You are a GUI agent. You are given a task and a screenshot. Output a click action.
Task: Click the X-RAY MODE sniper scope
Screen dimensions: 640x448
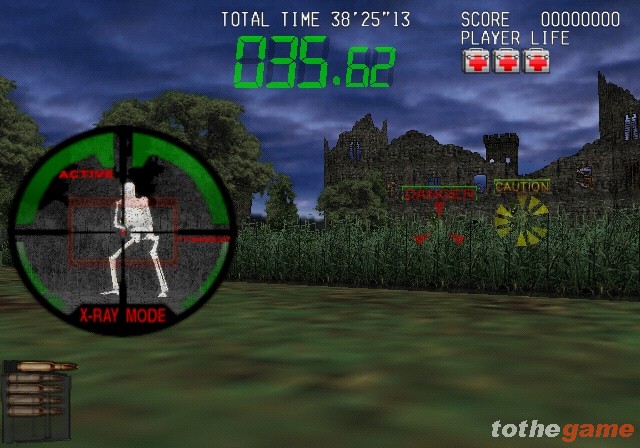(122, 228)
